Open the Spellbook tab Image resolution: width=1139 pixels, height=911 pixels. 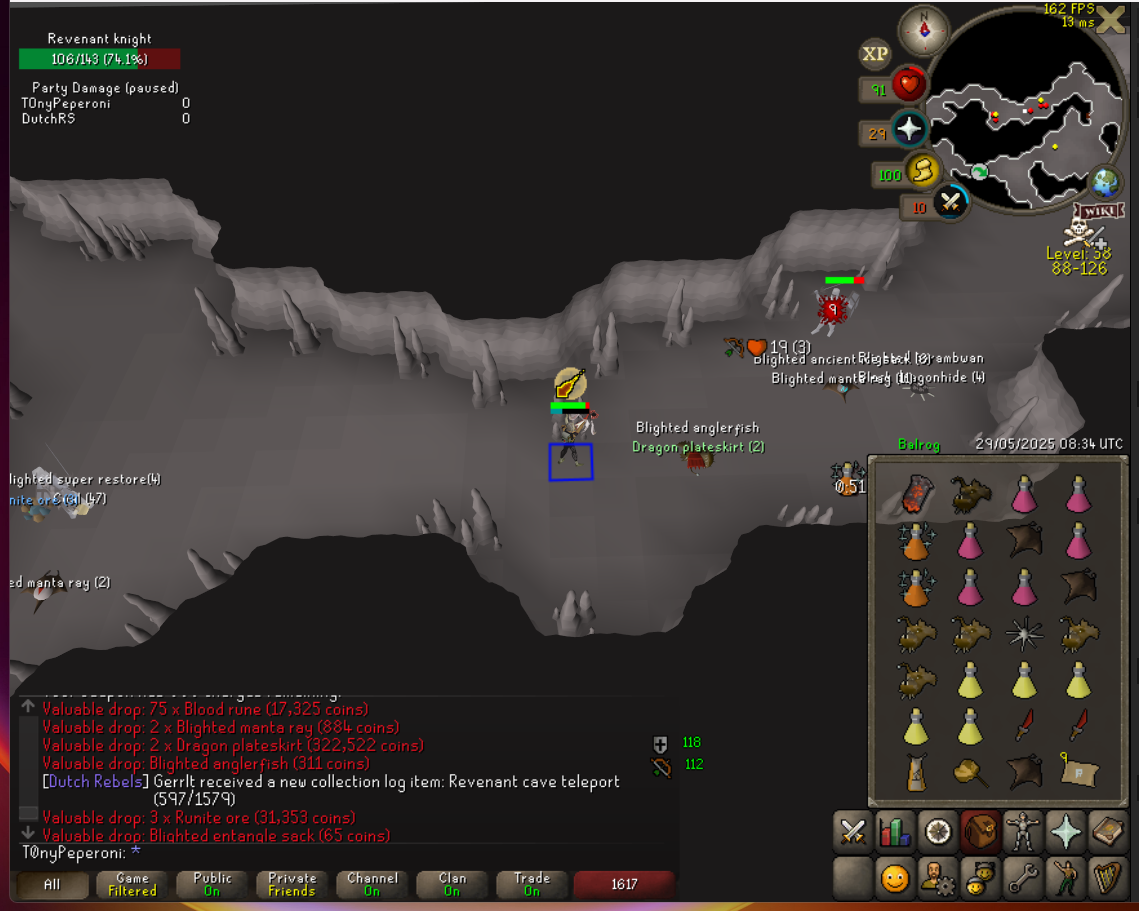pos(1108,831)
